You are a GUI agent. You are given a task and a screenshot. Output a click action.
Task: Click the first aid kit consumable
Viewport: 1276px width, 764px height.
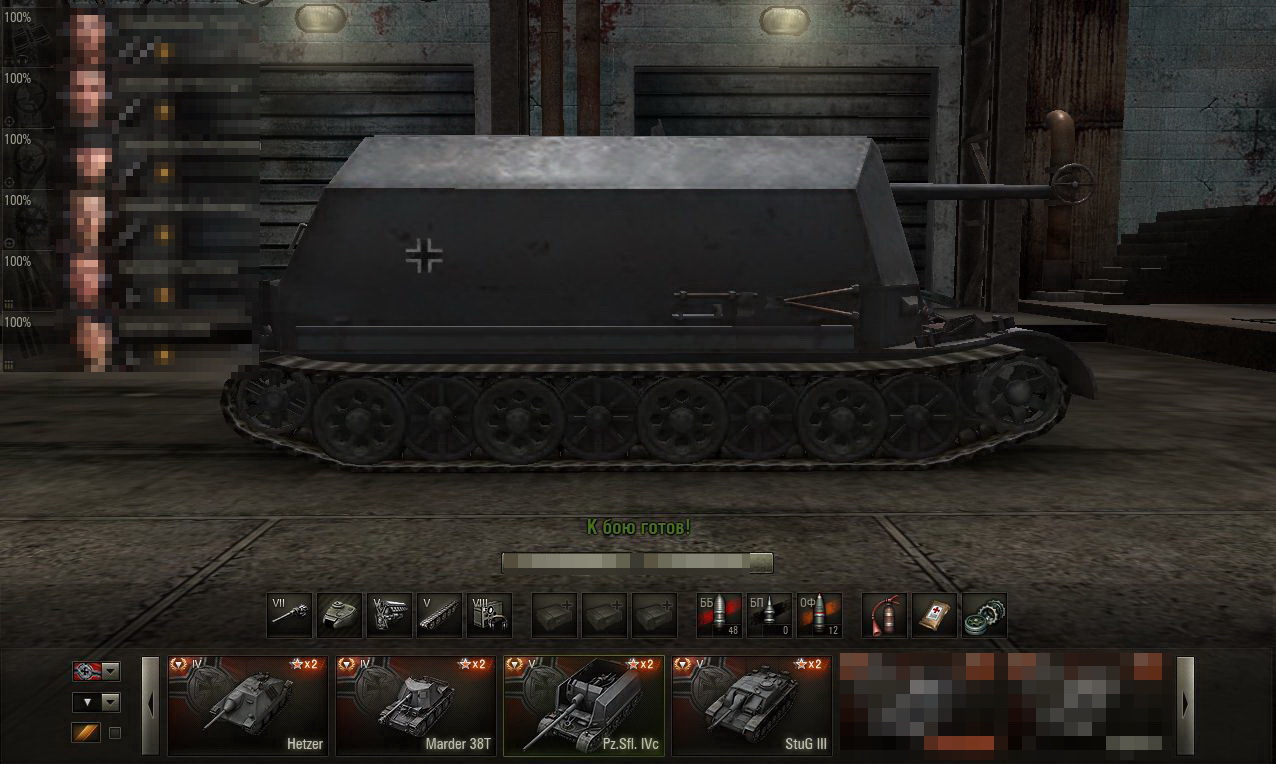[934, 615]
